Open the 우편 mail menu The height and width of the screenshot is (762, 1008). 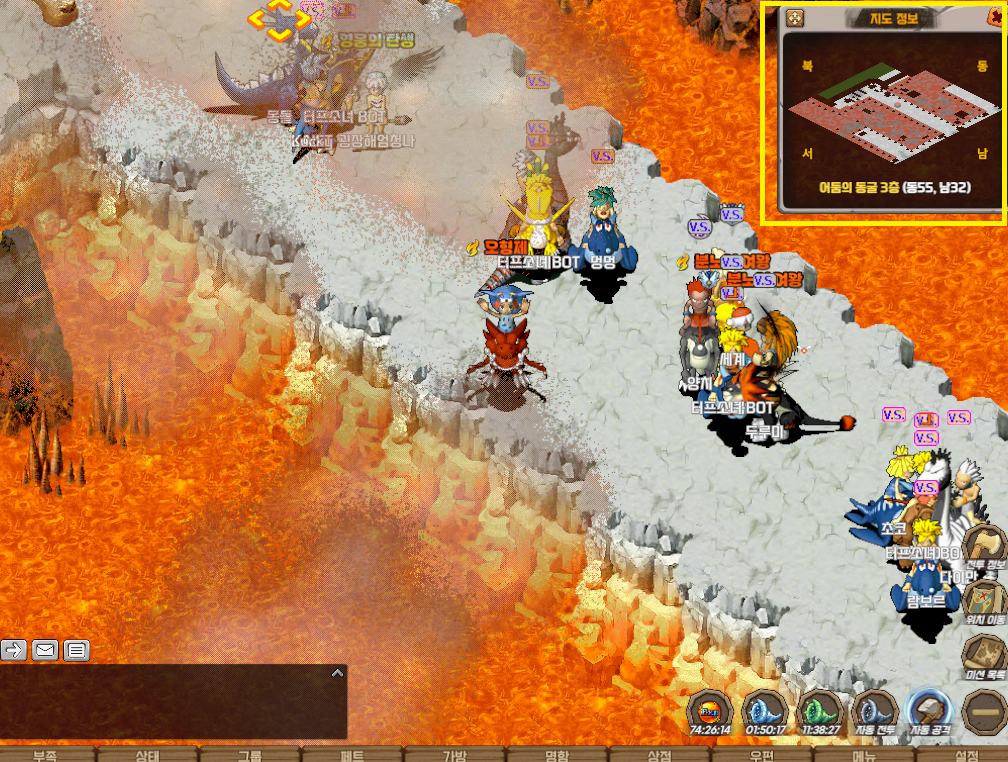point(762,755)
